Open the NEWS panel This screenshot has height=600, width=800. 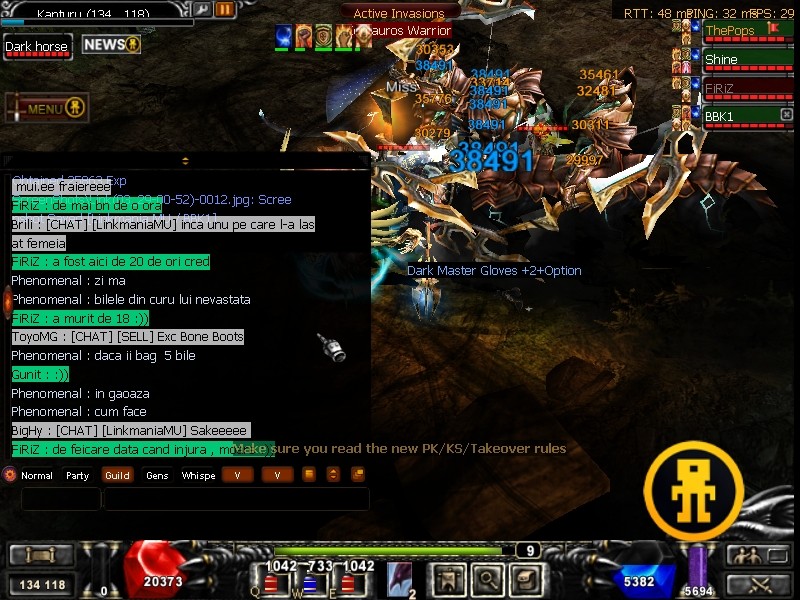click(x=111, y=45)
